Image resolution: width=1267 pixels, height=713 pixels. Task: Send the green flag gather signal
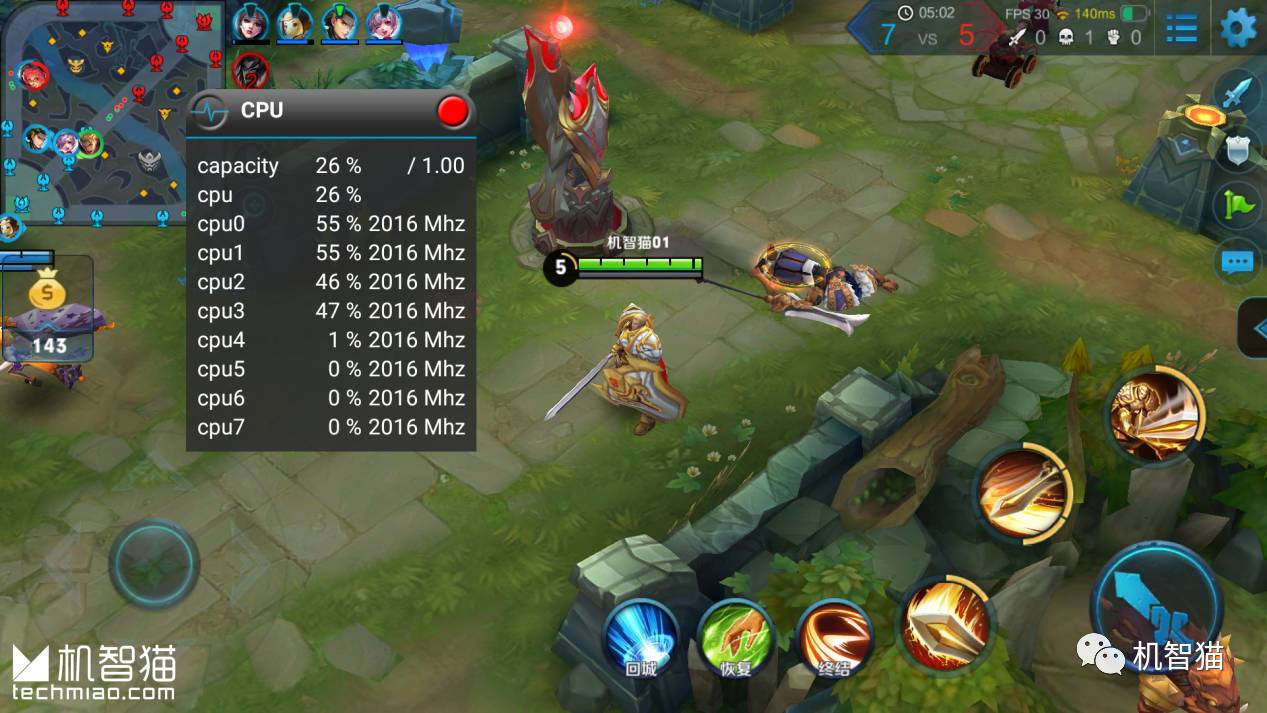point(1237,205)
